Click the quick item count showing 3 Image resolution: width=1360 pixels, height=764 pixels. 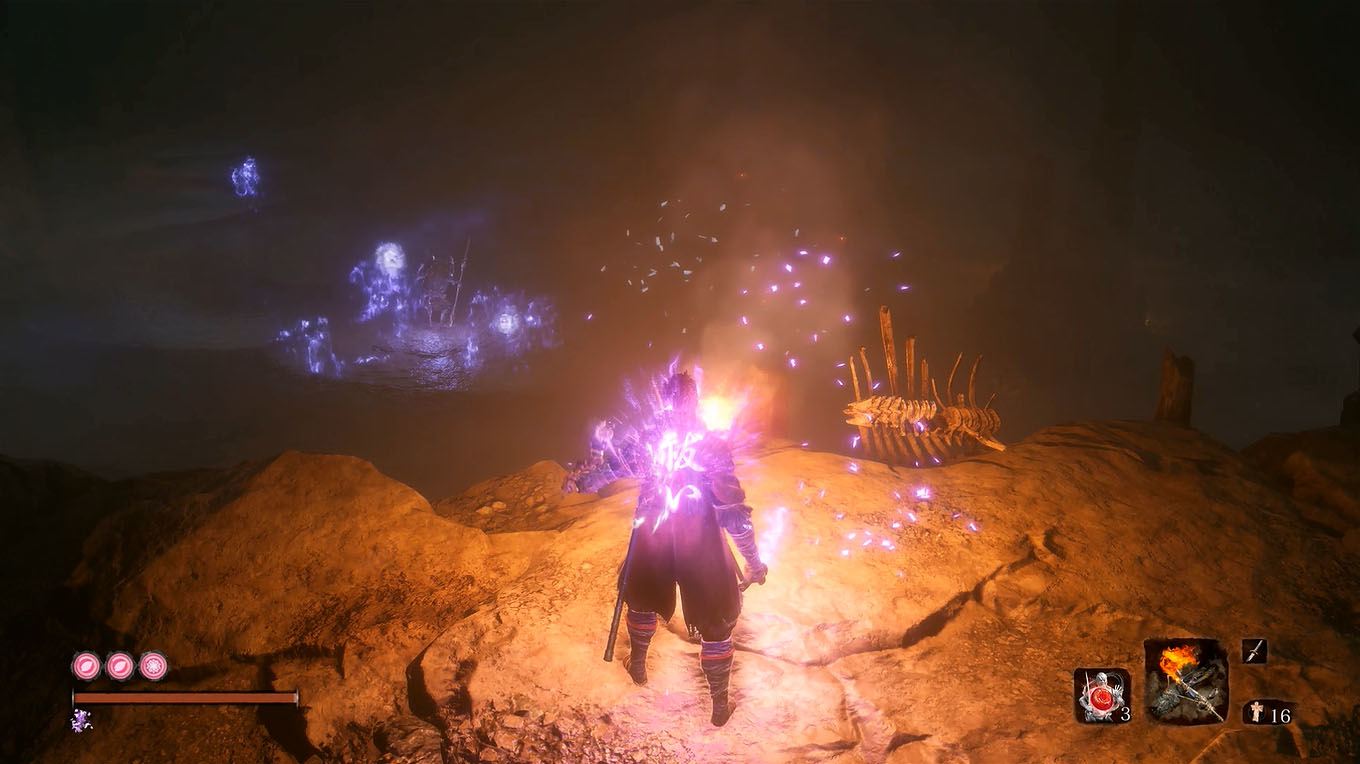1125,714
